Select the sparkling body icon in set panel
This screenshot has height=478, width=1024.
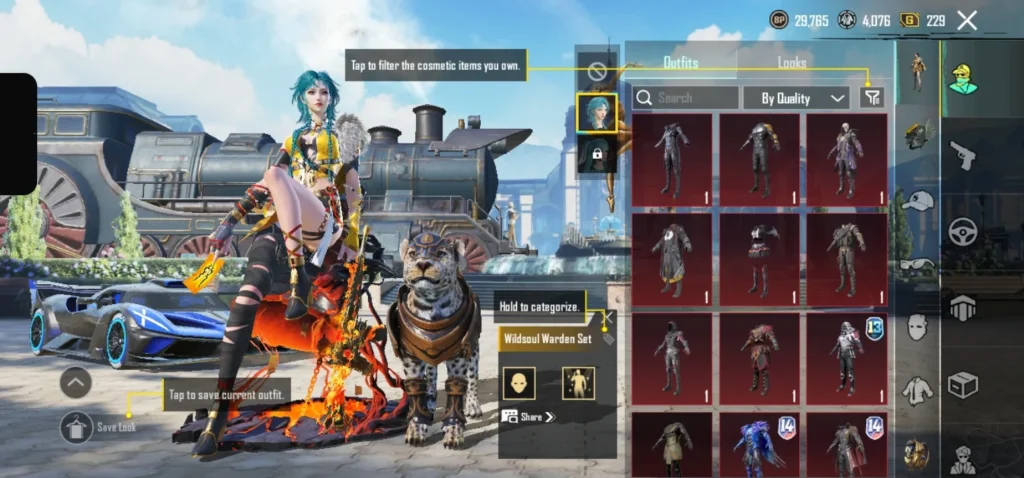point(578,383)
